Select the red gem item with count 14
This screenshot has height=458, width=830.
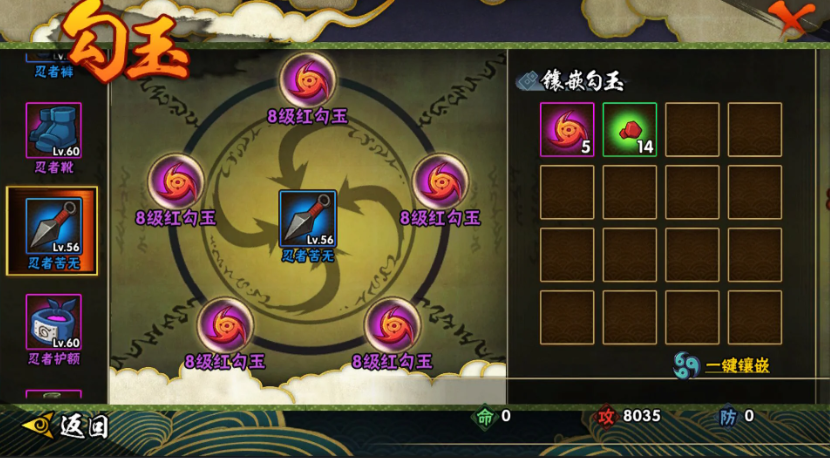pos(629,130)
